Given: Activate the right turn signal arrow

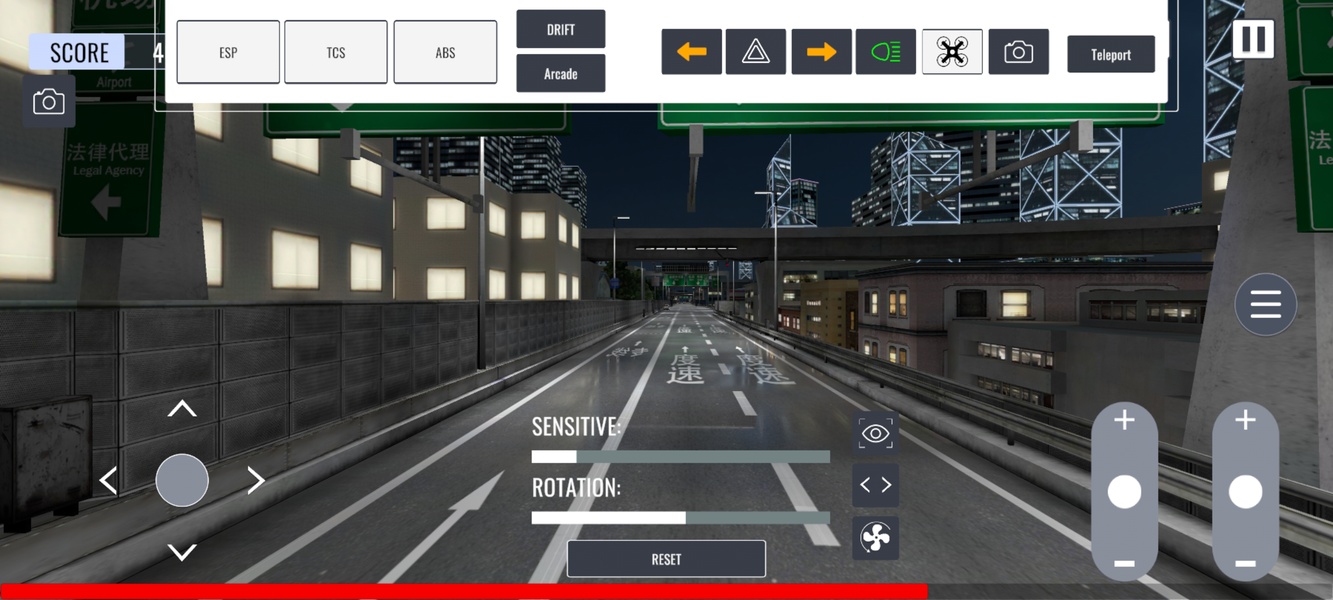Looking at the screenshot, I should (821, 52).
